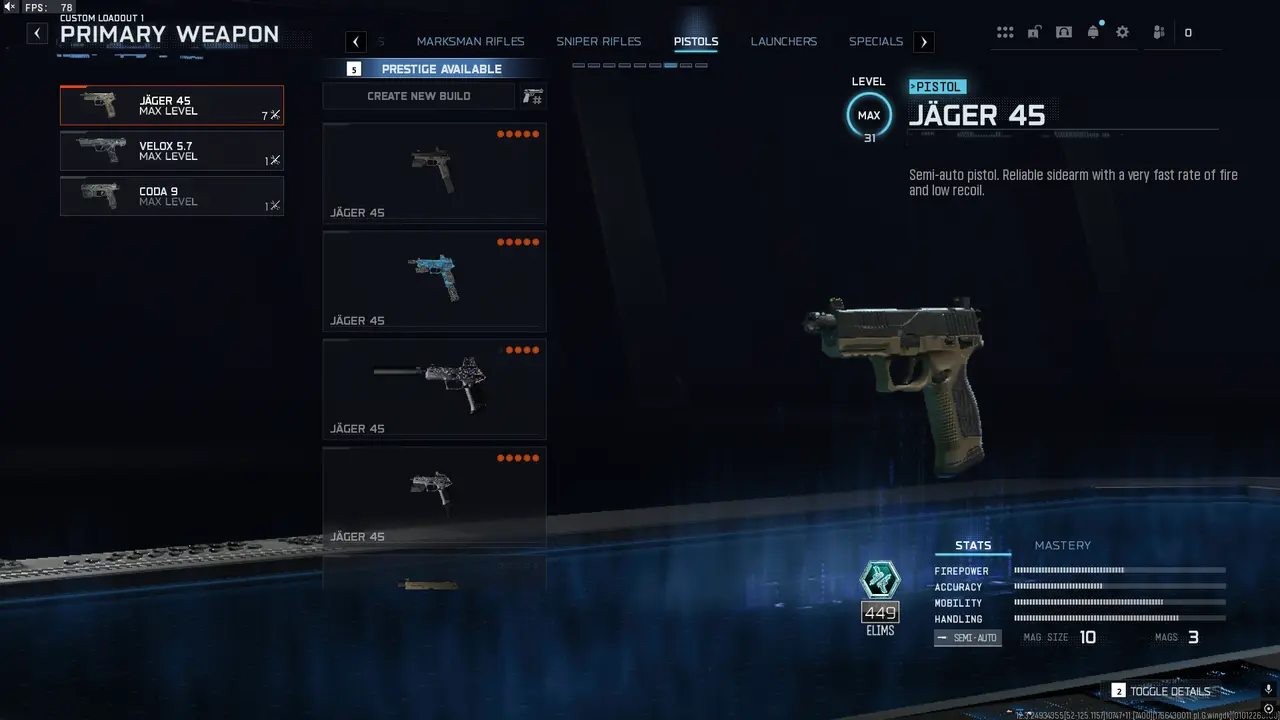
Task: Select the second JÄGER 45 build thumbnail
Action: pos(433,280)
